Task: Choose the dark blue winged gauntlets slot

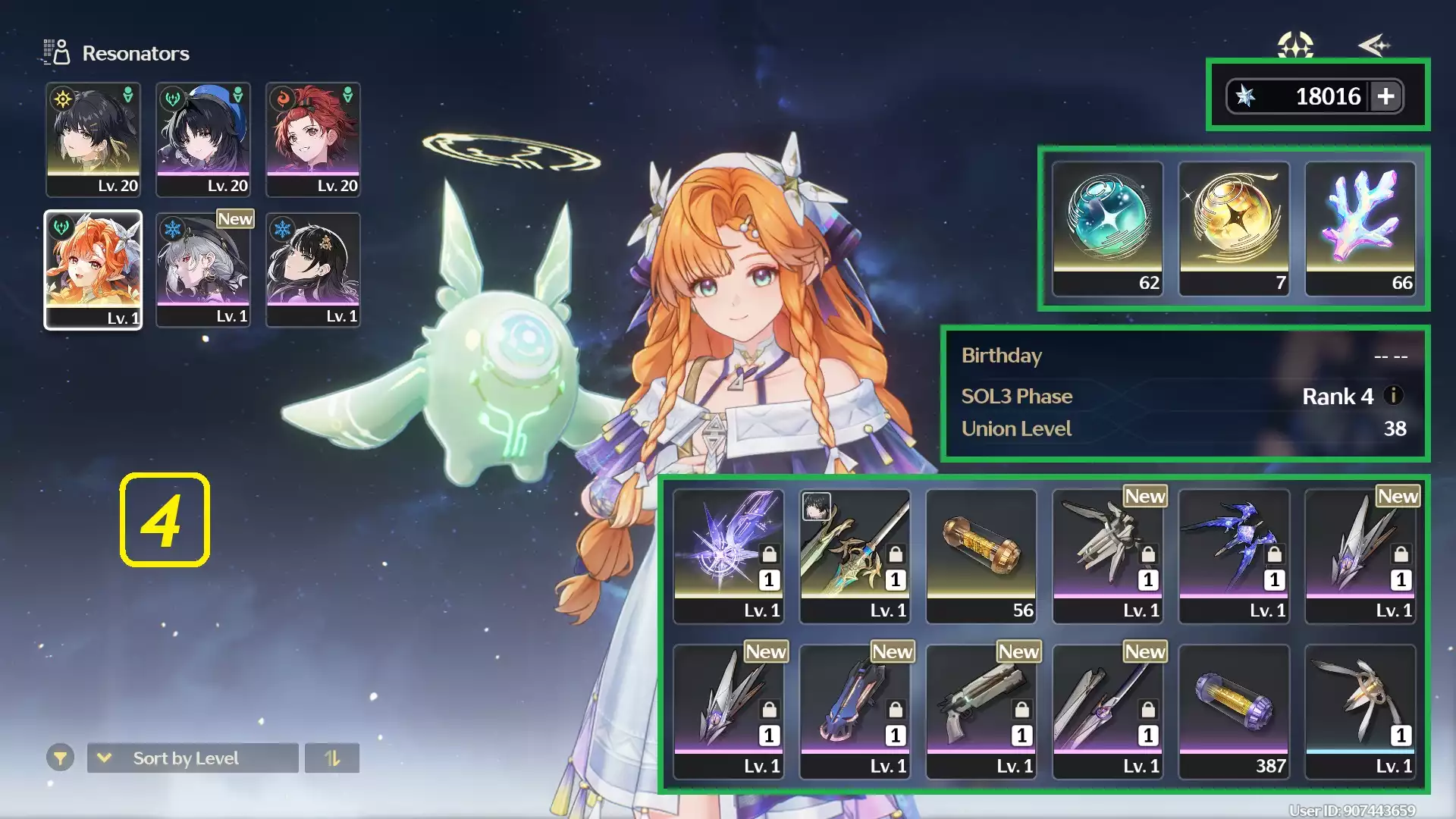Action: (x=1234, y=555)
